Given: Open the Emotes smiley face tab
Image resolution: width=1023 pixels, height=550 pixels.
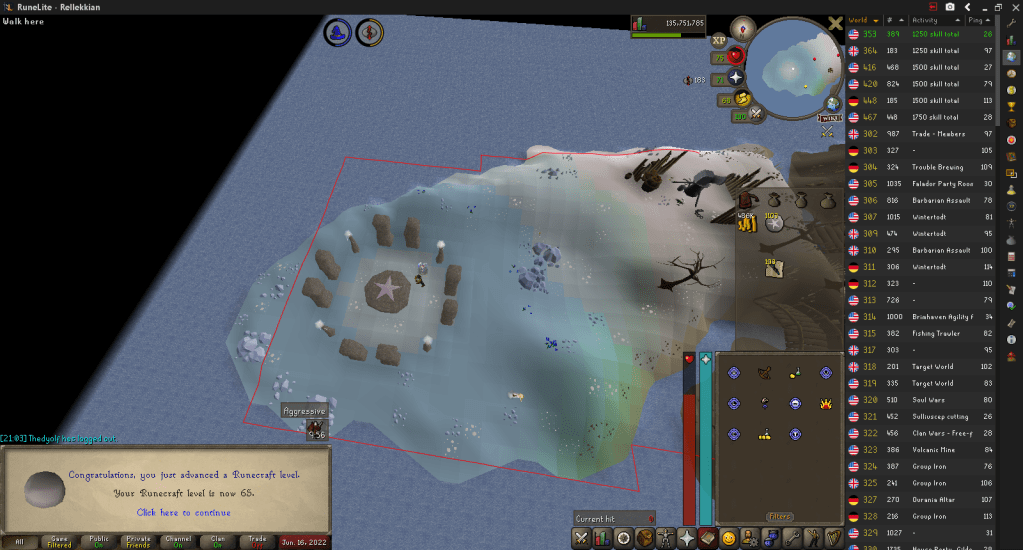Looking at the screenshot, I should coord(729,538).
